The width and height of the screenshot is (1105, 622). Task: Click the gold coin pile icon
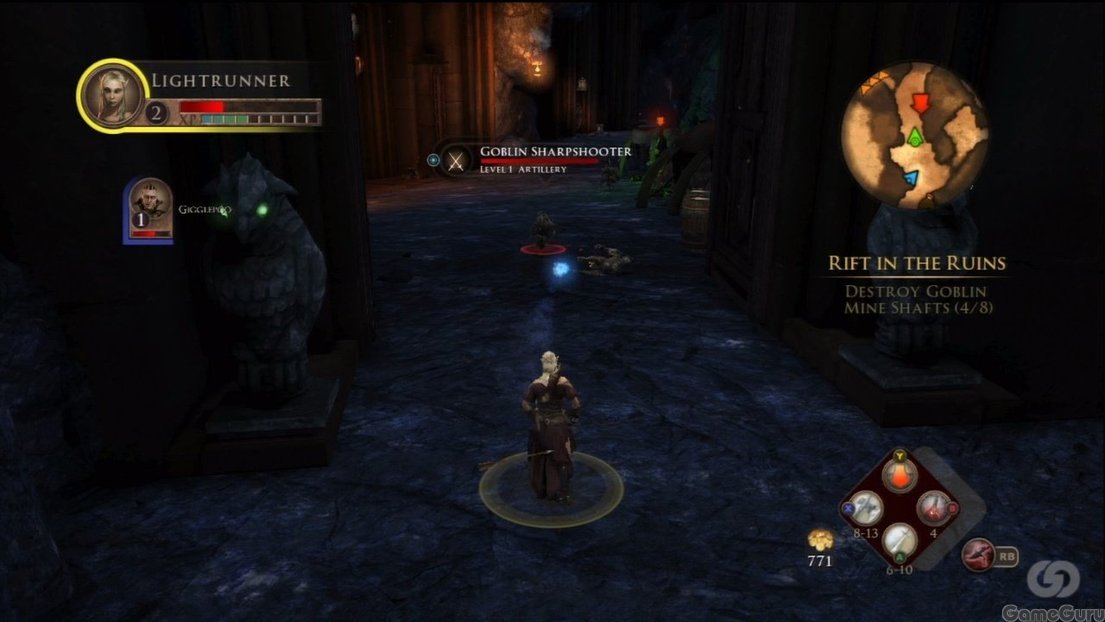tap(820, 541)
